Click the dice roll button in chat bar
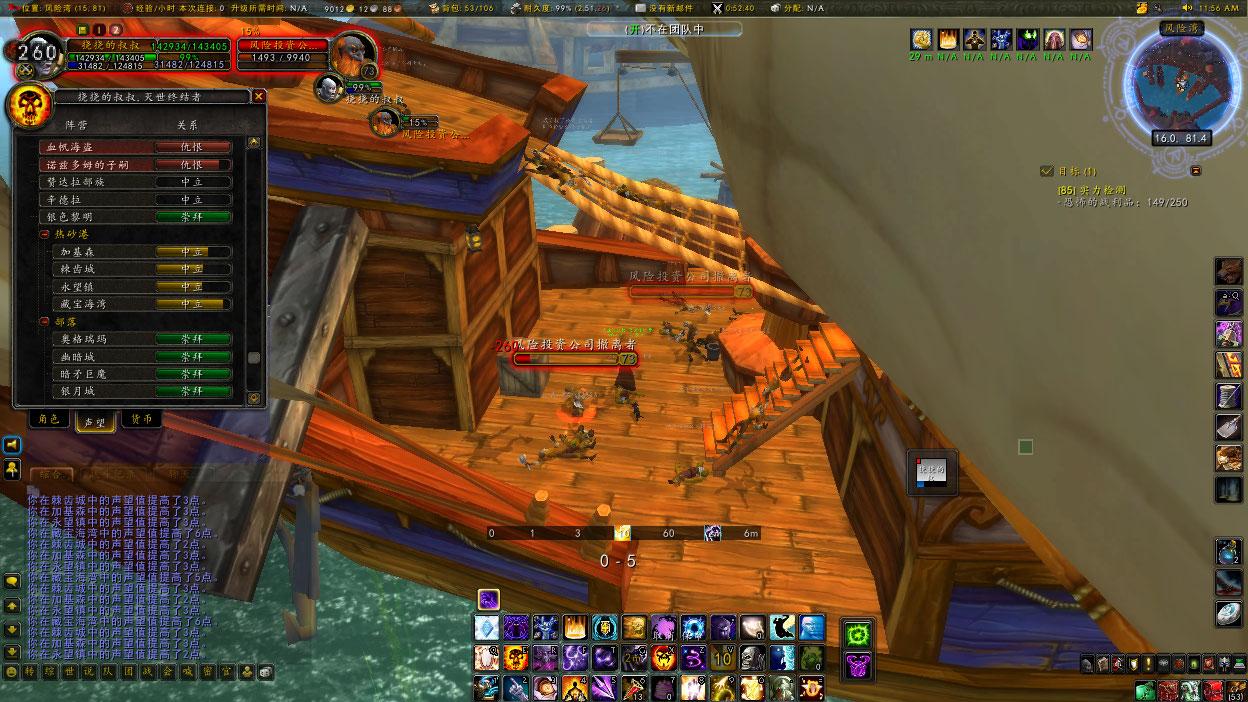 coord(265,673)
